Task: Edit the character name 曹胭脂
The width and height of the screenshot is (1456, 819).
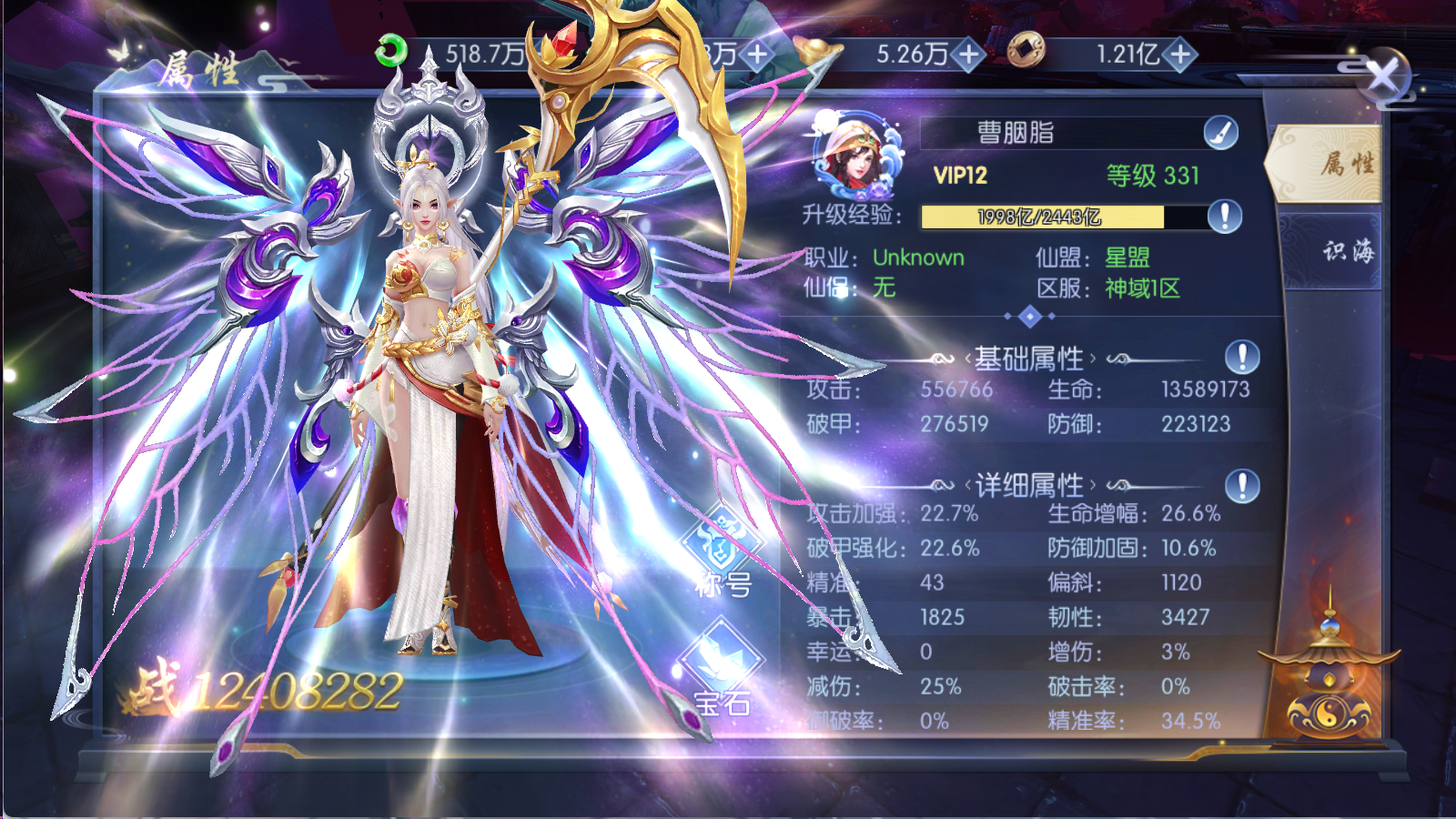Action: tap(1220, 134)
